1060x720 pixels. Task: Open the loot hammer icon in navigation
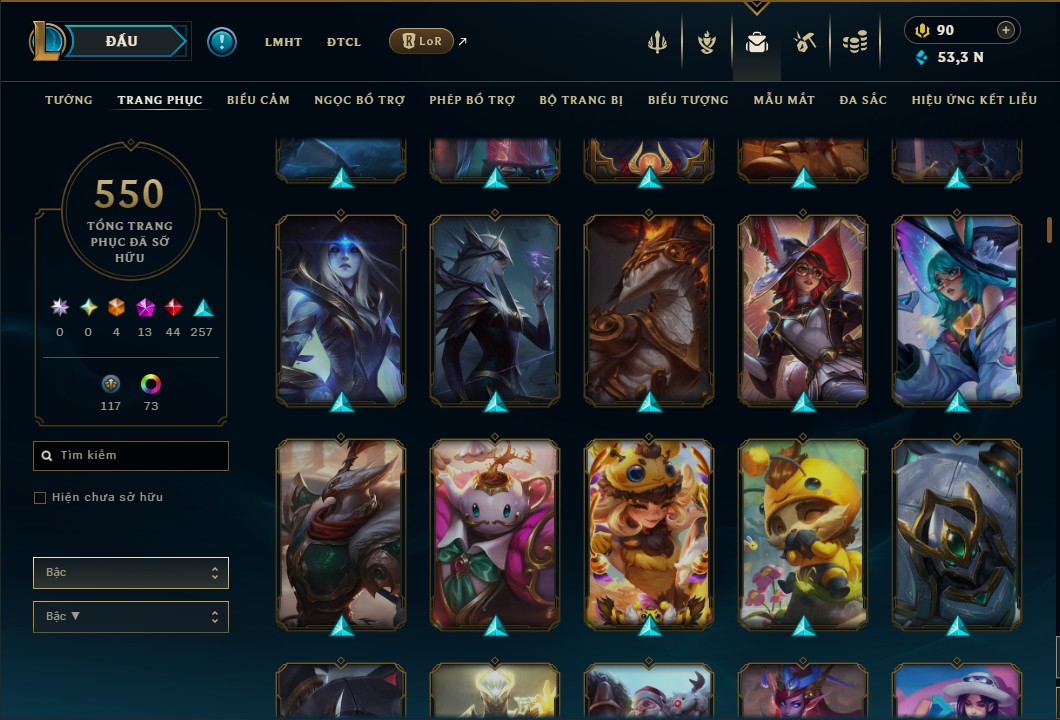tap(805, 42)
